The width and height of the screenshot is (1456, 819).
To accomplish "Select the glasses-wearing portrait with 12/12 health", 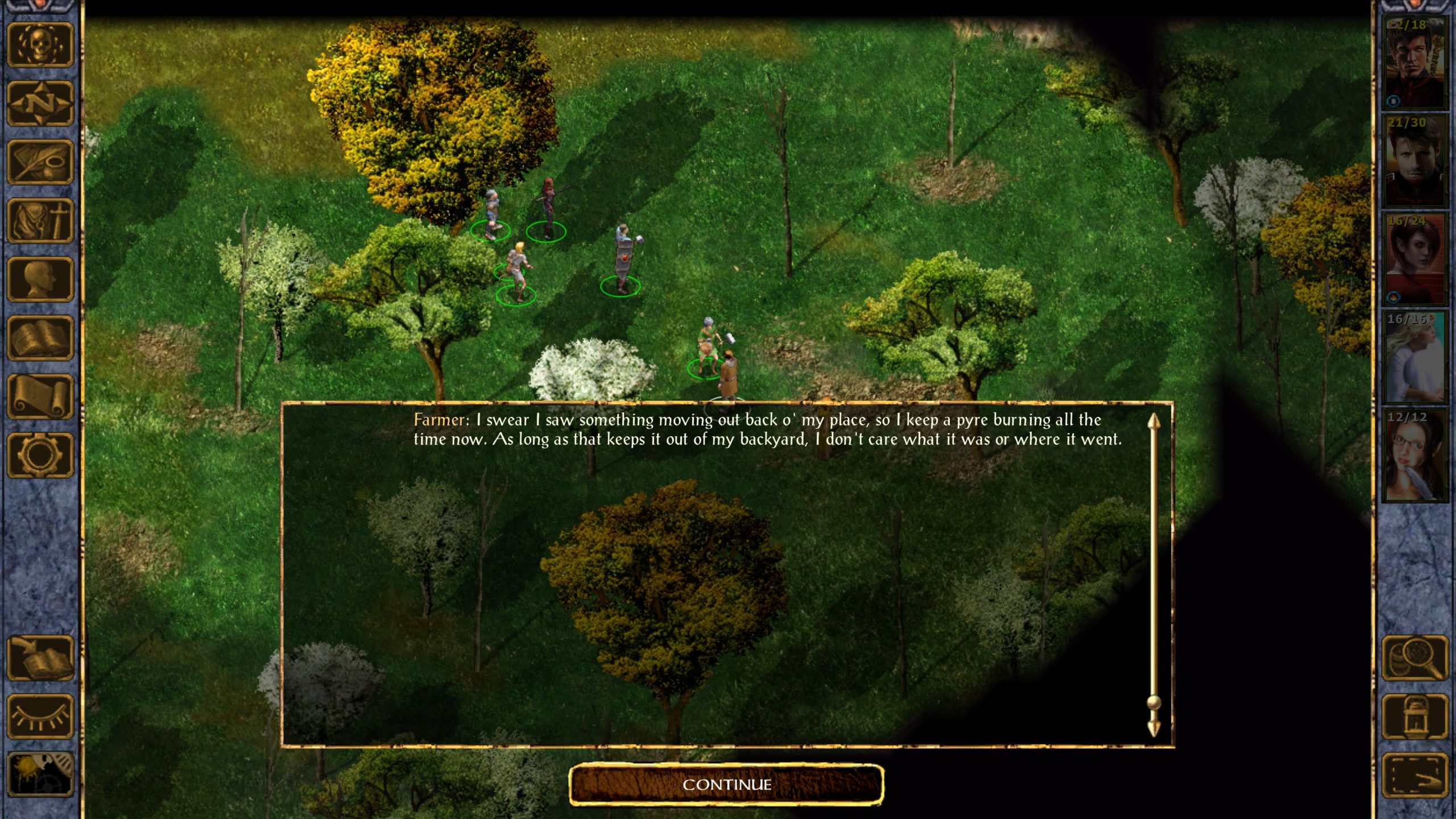I will 1415,456.
